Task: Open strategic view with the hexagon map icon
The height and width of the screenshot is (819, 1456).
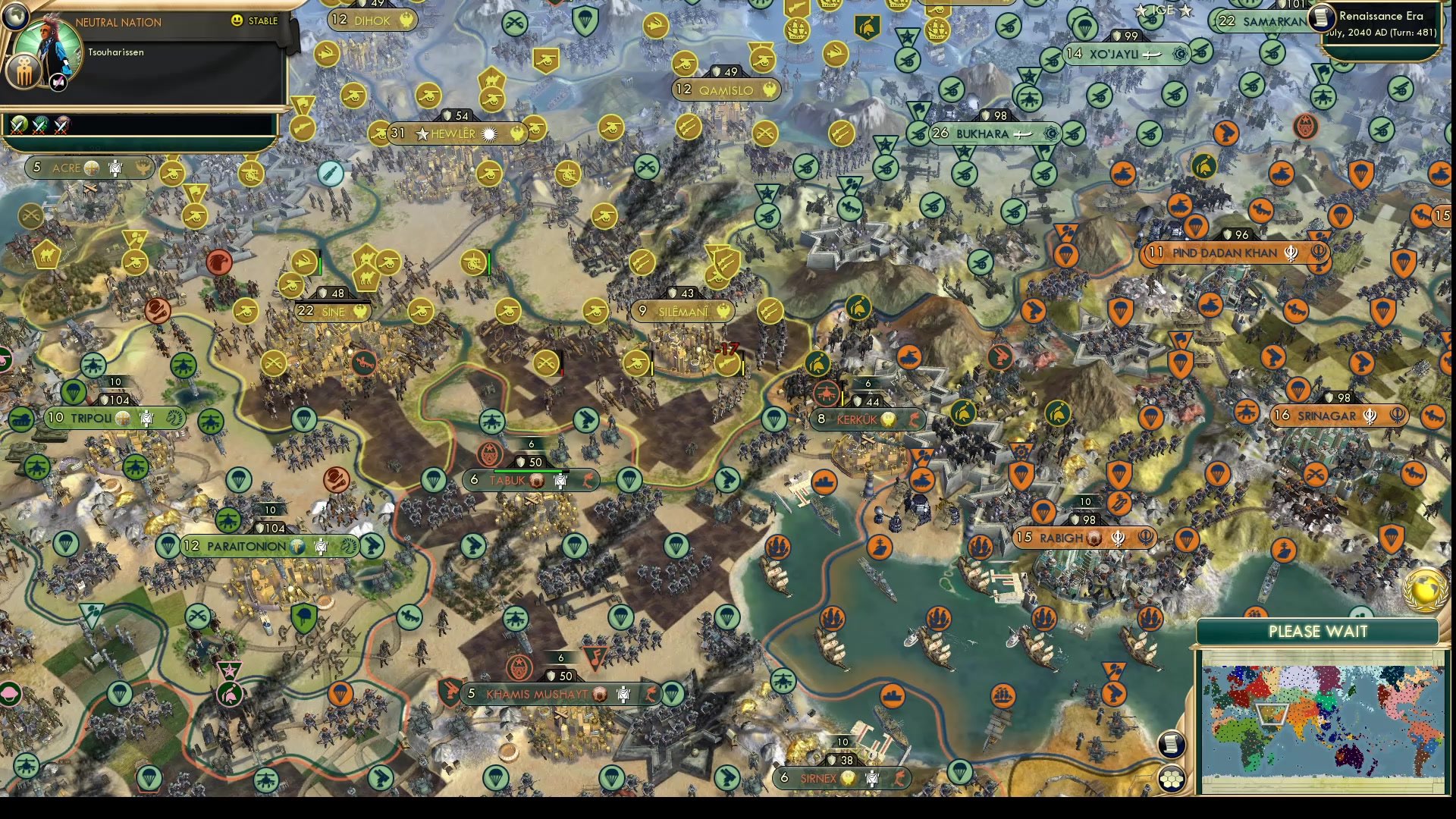Action: pos(1172,779)
